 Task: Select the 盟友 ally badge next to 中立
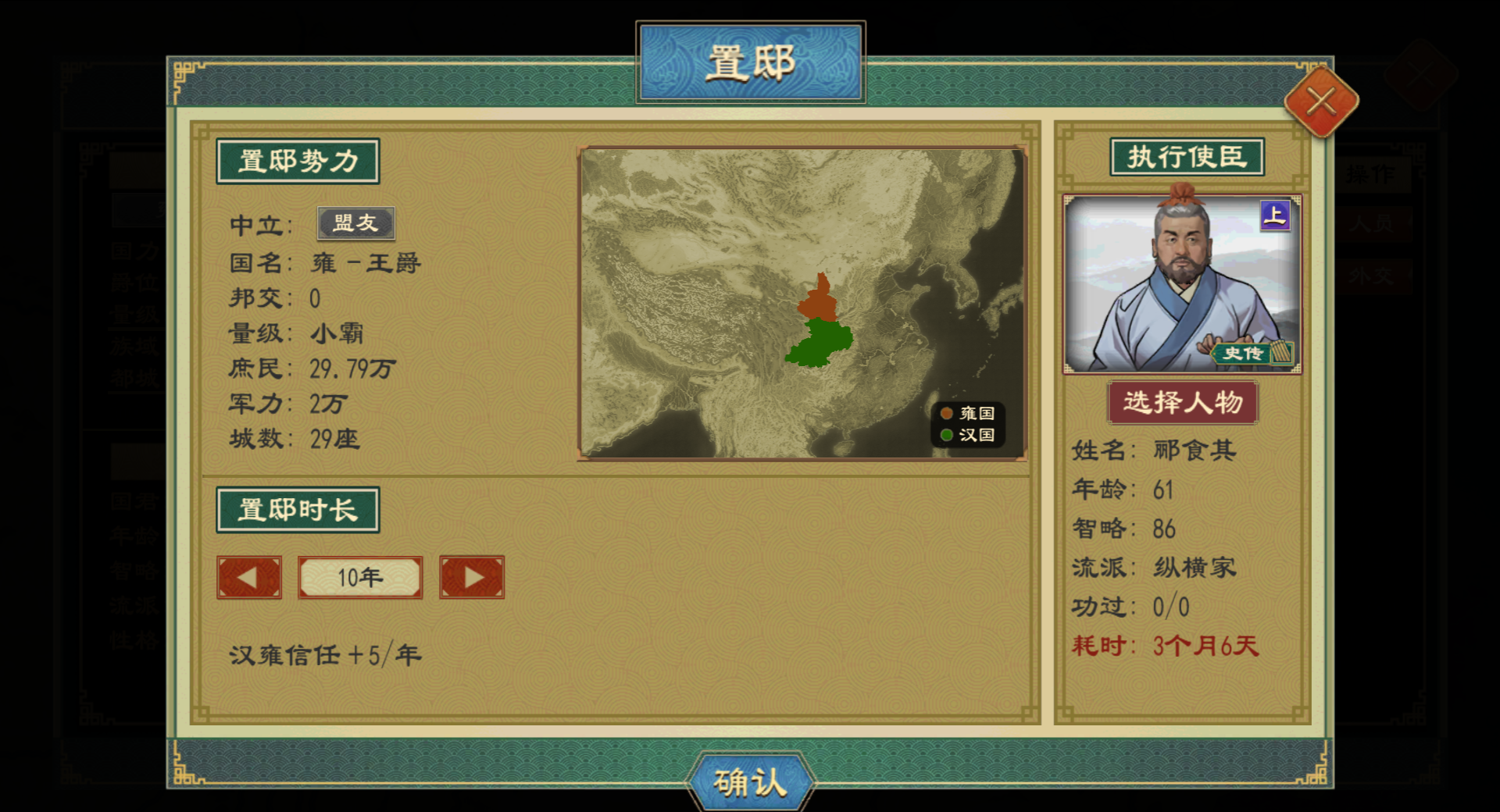point(355,222)
